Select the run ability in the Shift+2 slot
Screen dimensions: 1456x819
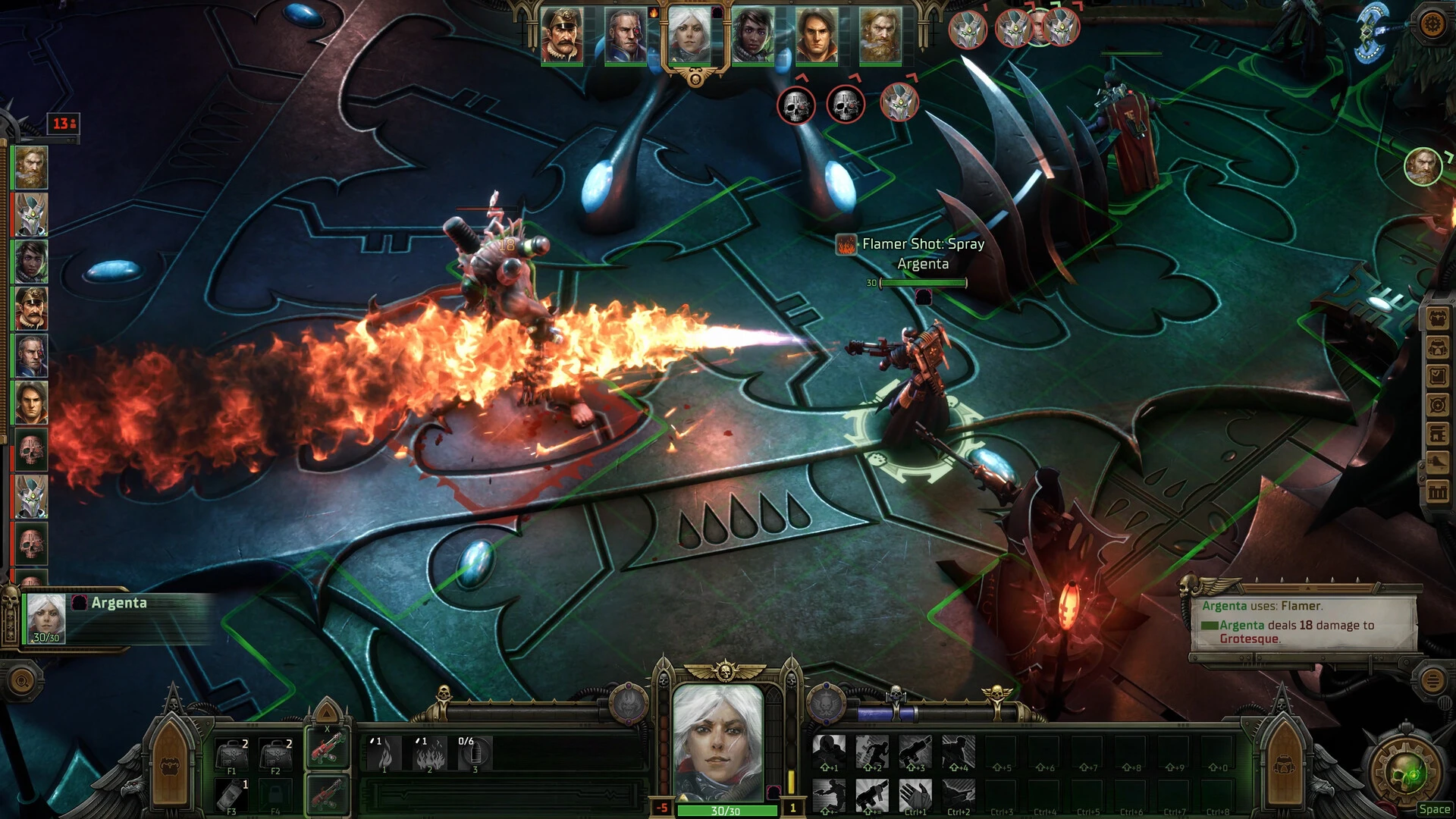(x=872, y=751)
